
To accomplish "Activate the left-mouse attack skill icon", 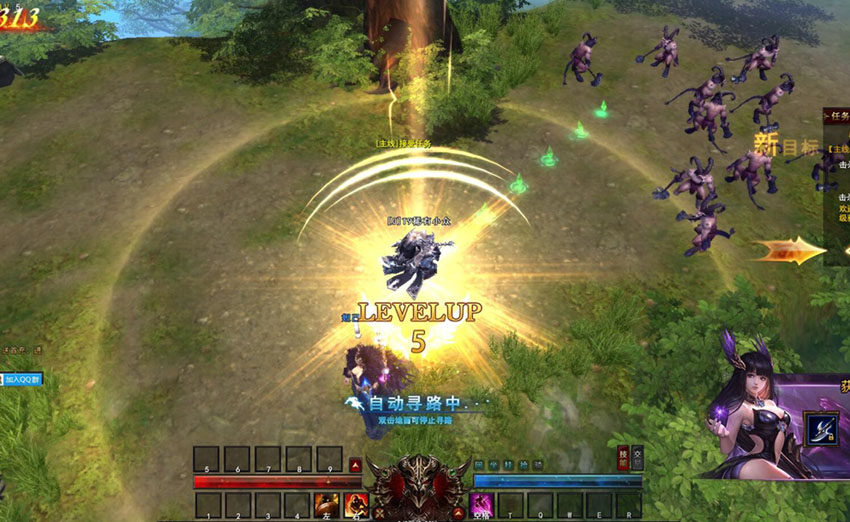I will pyautogui.click(x=326, y=505).
